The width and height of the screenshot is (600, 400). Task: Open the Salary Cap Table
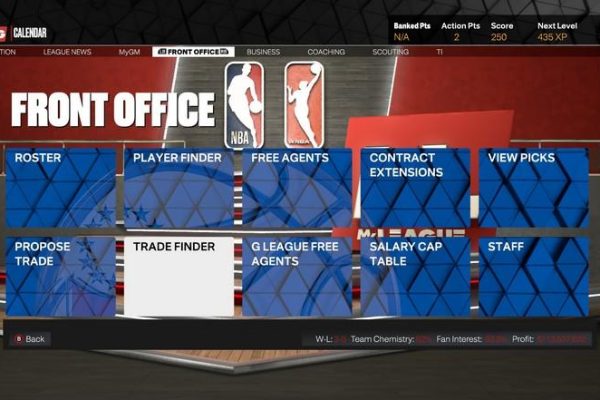coord(415,277)
